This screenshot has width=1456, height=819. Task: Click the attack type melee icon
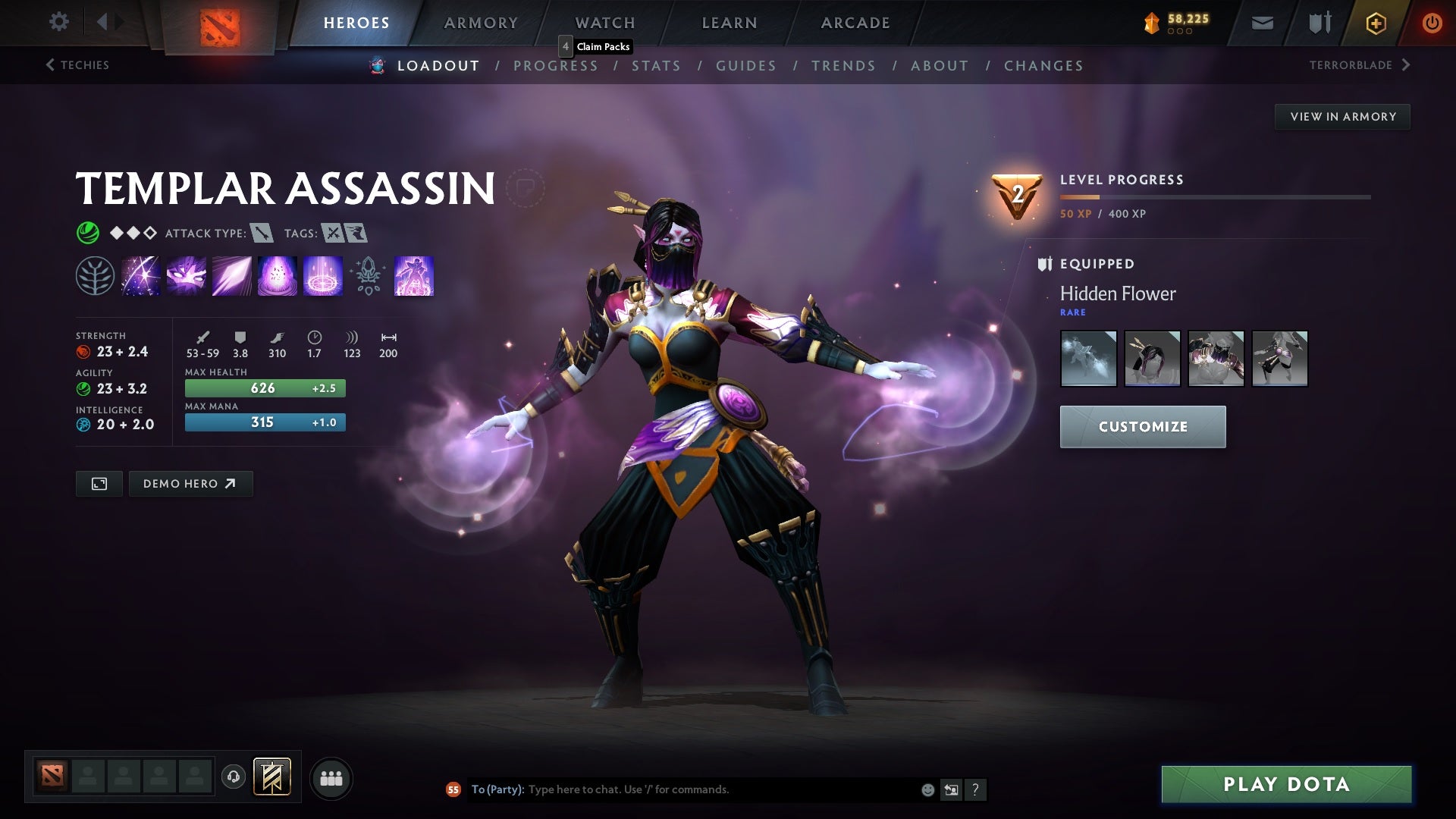(x=261, y=233)
